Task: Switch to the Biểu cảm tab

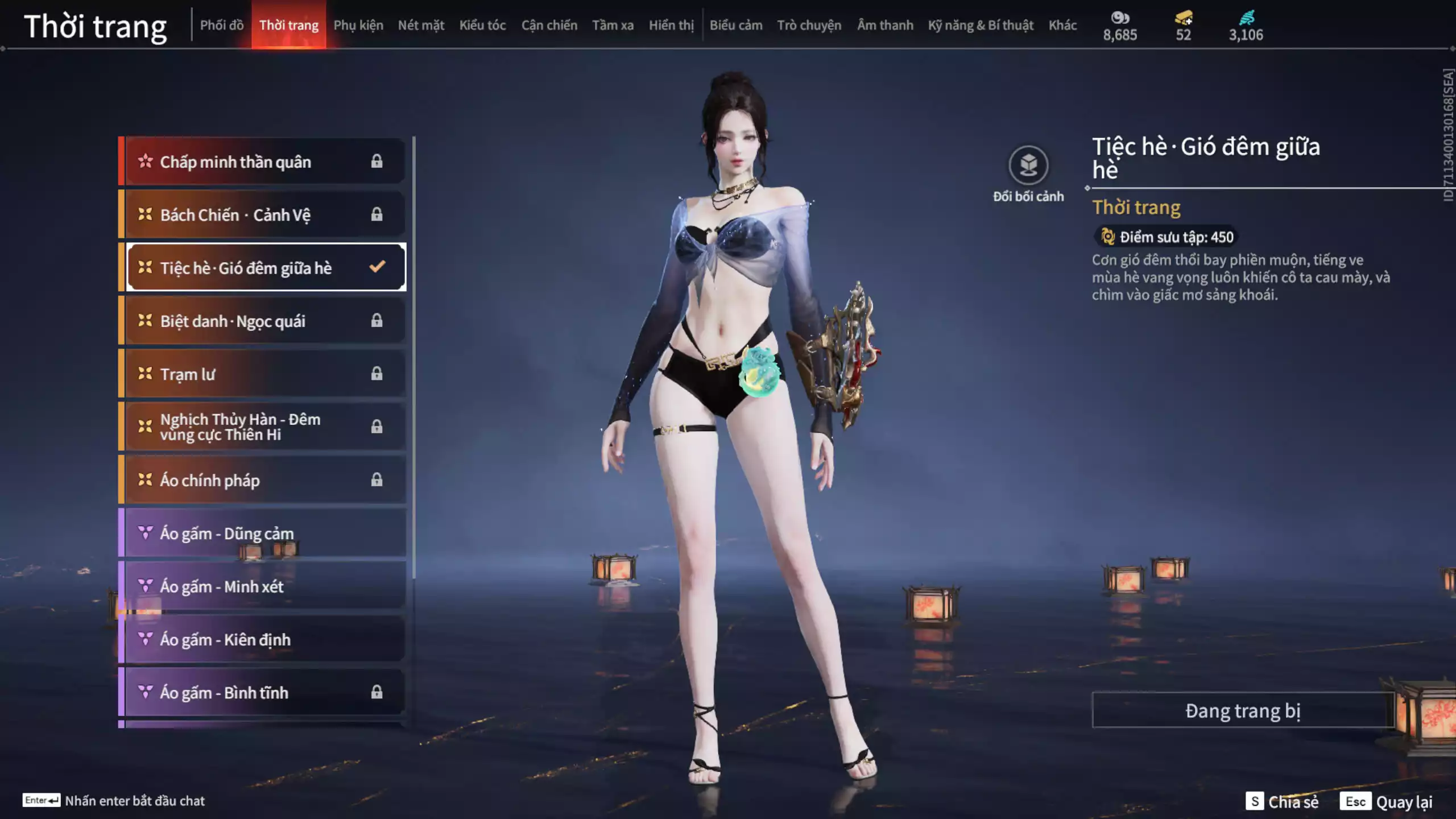Action: (735, 25)
